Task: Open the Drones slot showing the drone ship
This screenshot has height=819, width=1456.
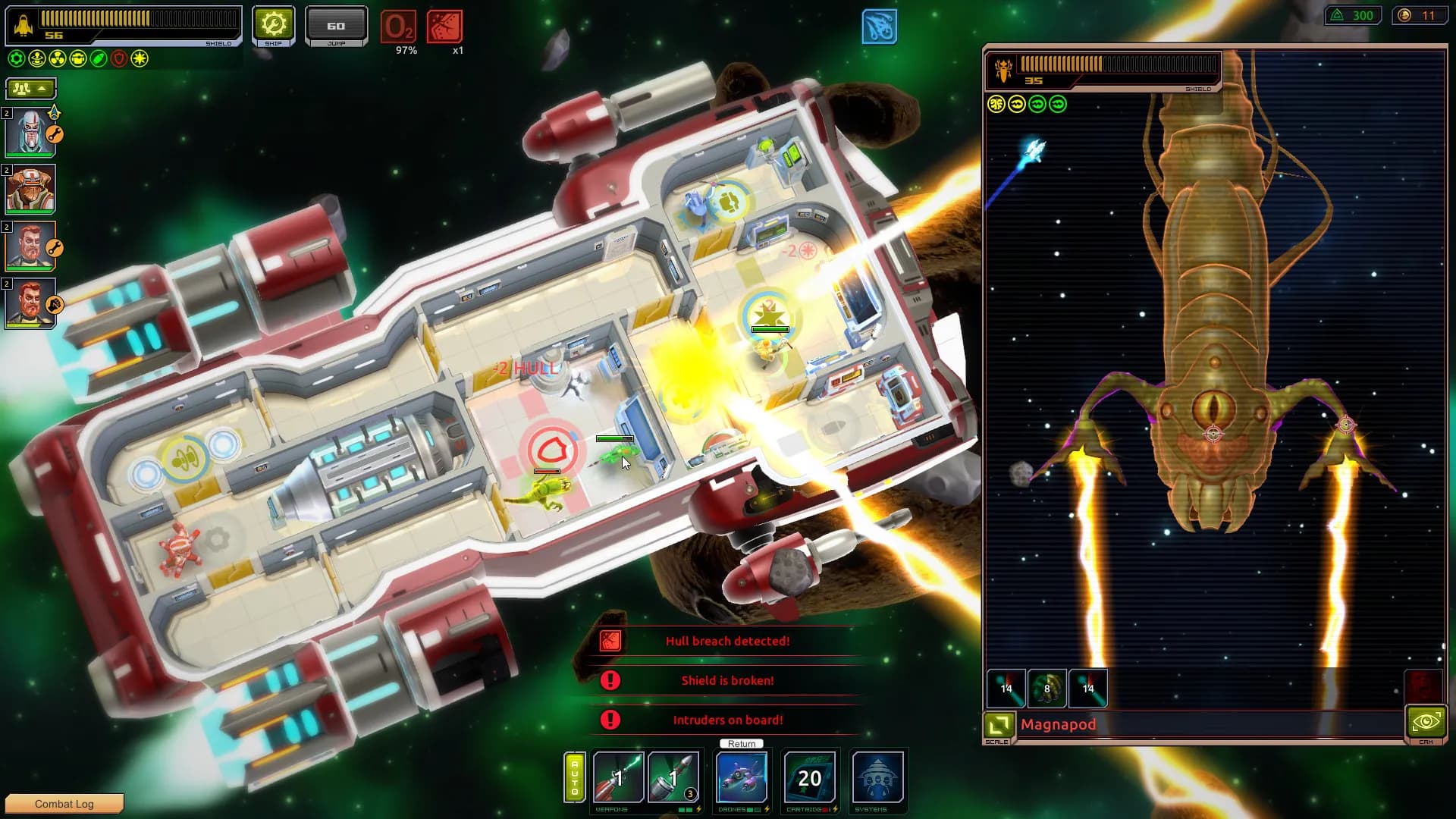Action: 742,777
